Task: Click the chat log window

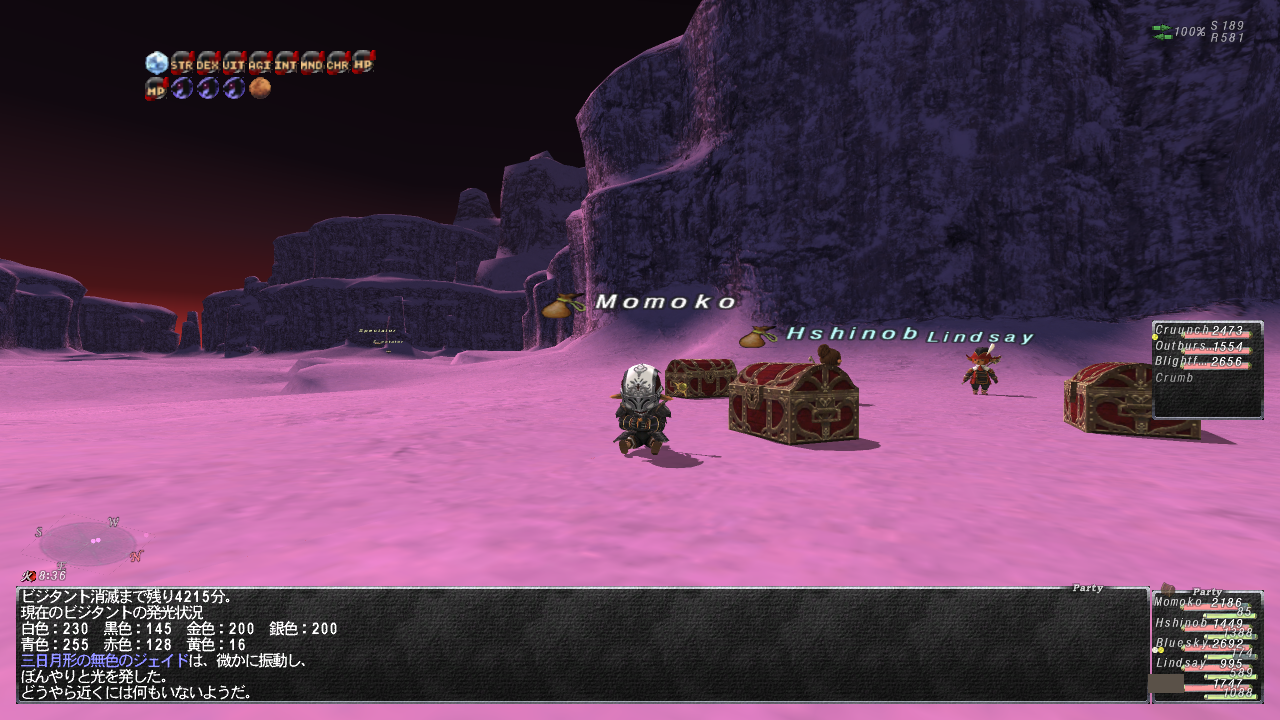Action: (x=582, y=644)
